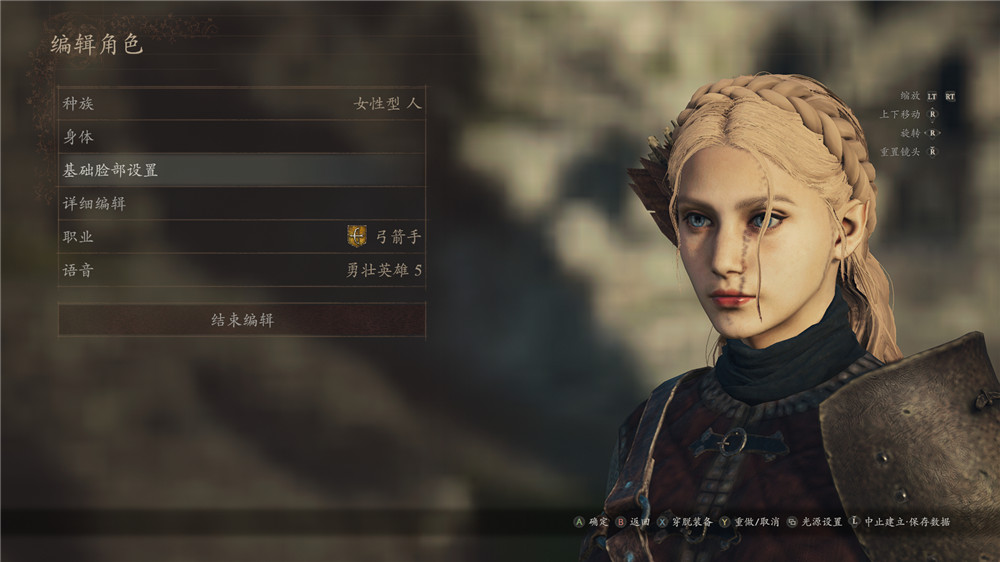Select the 种族 (race) menu row

[241, 103]
